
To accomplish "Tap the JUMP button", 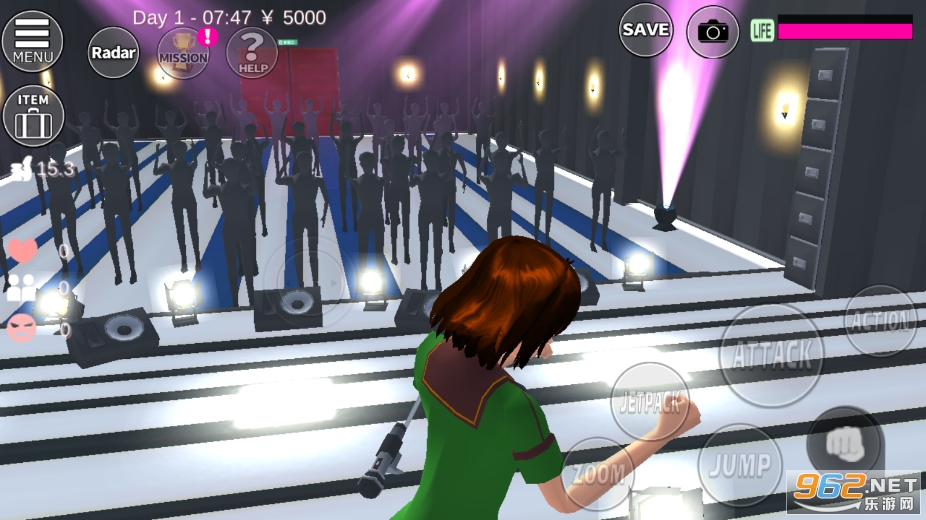I will (740, 465).
